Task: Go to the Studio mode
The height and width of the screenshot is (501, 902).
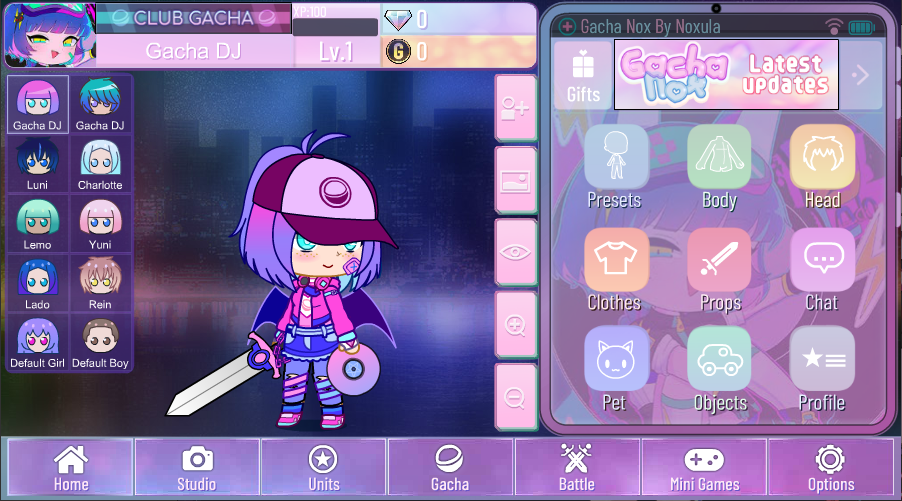Action: click(x=197, y=467)
